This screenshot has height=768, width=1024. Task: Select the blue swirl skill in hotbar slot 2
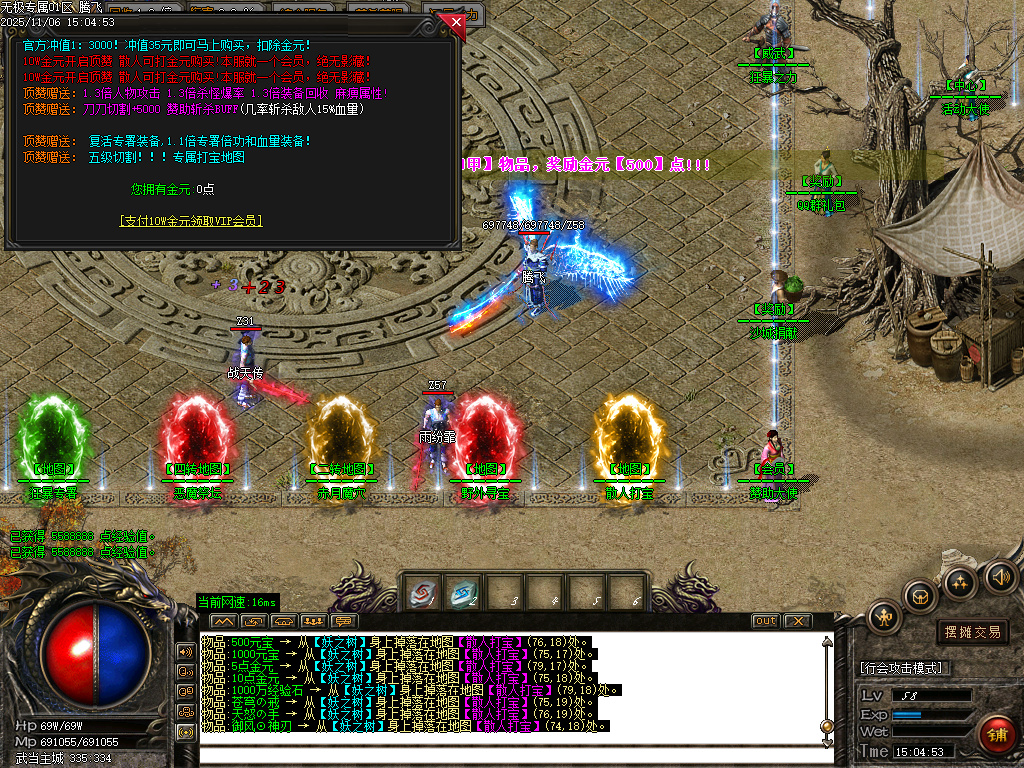462,594
